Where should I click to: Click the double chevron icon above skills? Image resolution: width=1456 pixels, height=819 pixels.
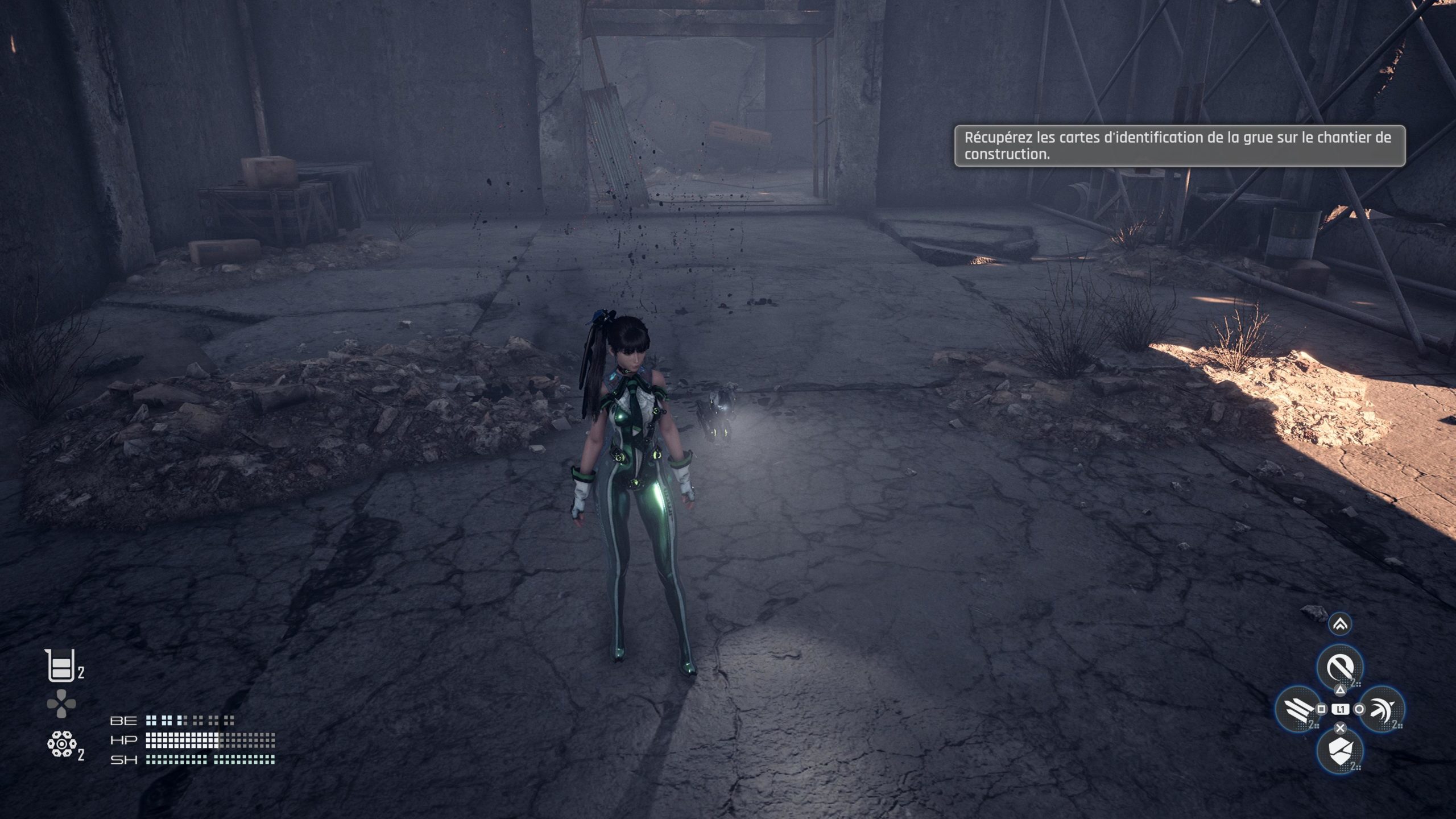(1341, 625)
